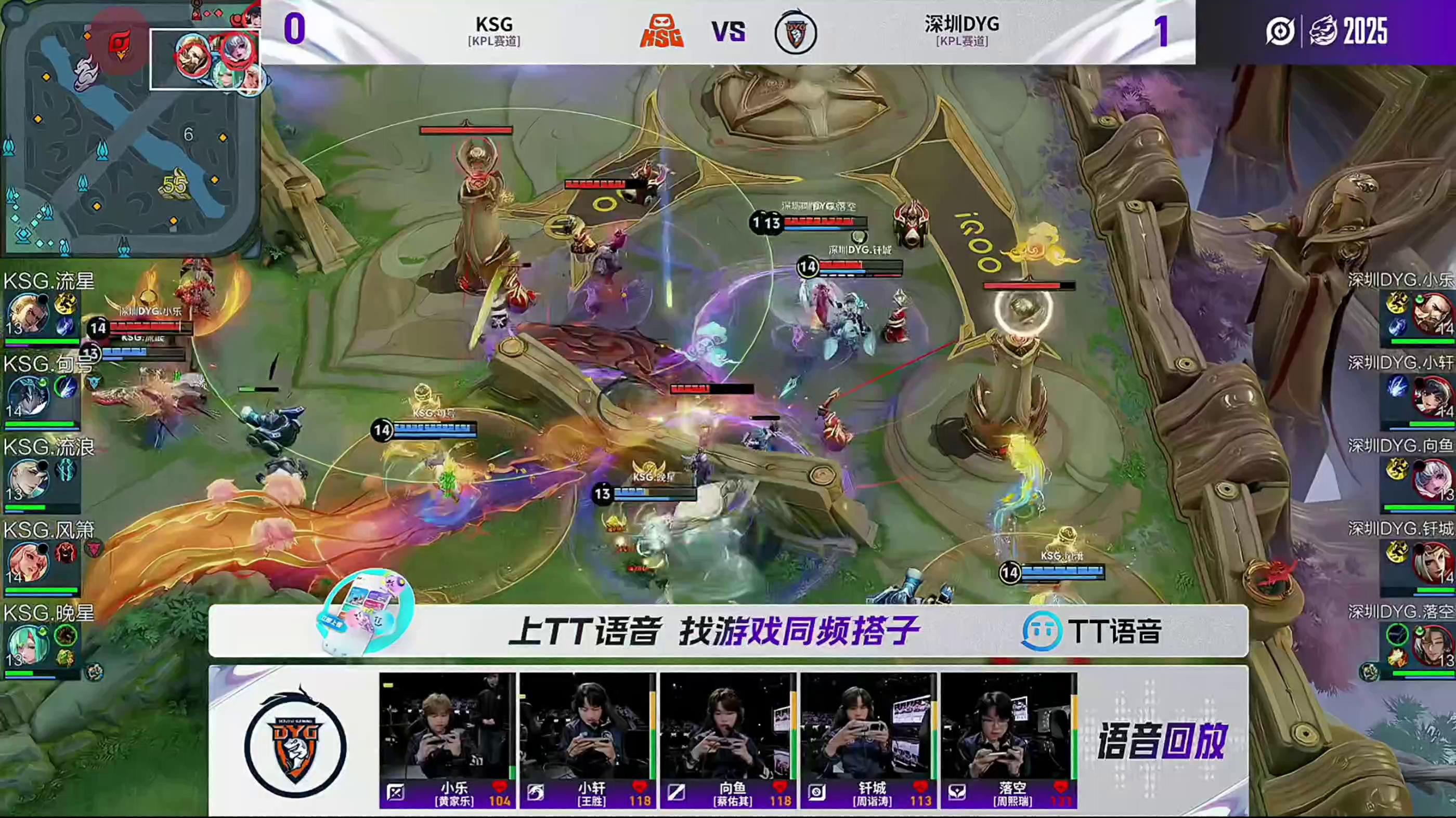Click the KSG team logo in scoreboard

661,32
